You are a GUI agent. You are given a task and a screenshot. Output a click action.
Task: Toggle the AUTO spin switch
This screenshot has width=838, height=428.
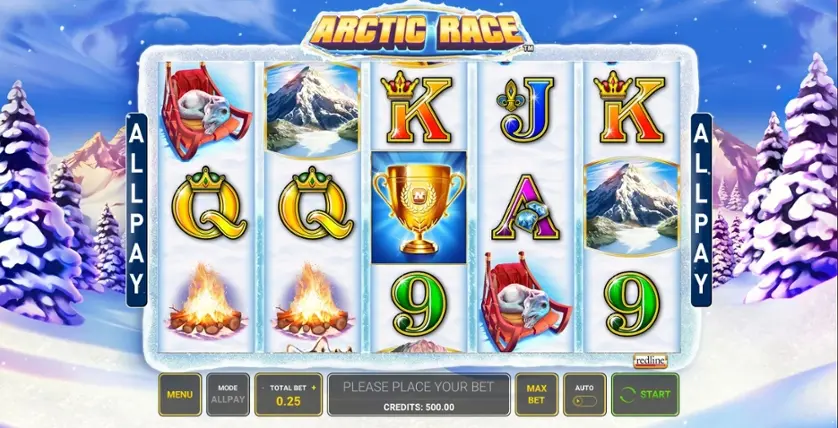tap(585, 400)
